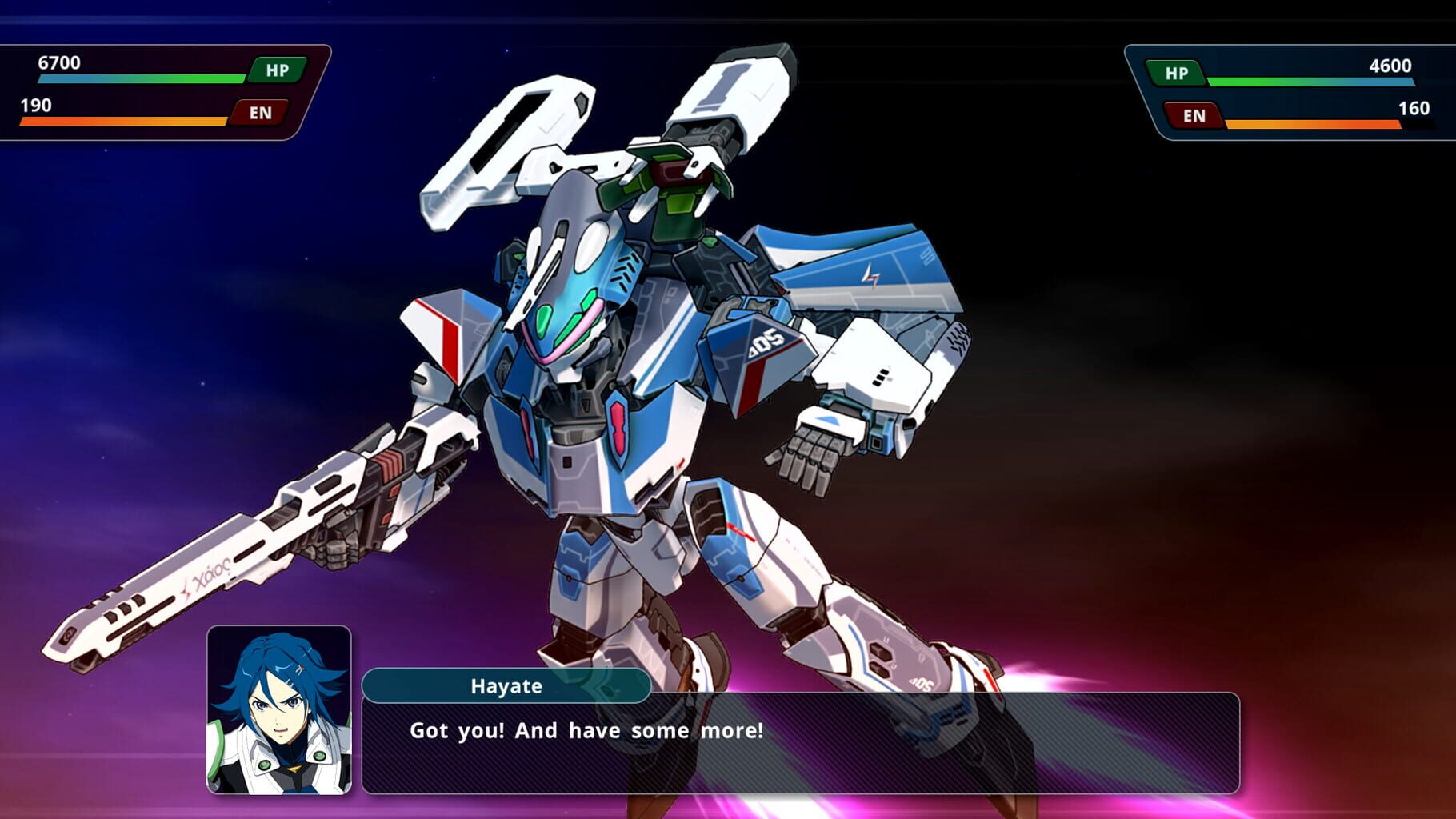The width and height of the screenshot is (1456, 819).
Task: Select the Hayate name tab above the dialogue
Action: [x=504, y=686]
